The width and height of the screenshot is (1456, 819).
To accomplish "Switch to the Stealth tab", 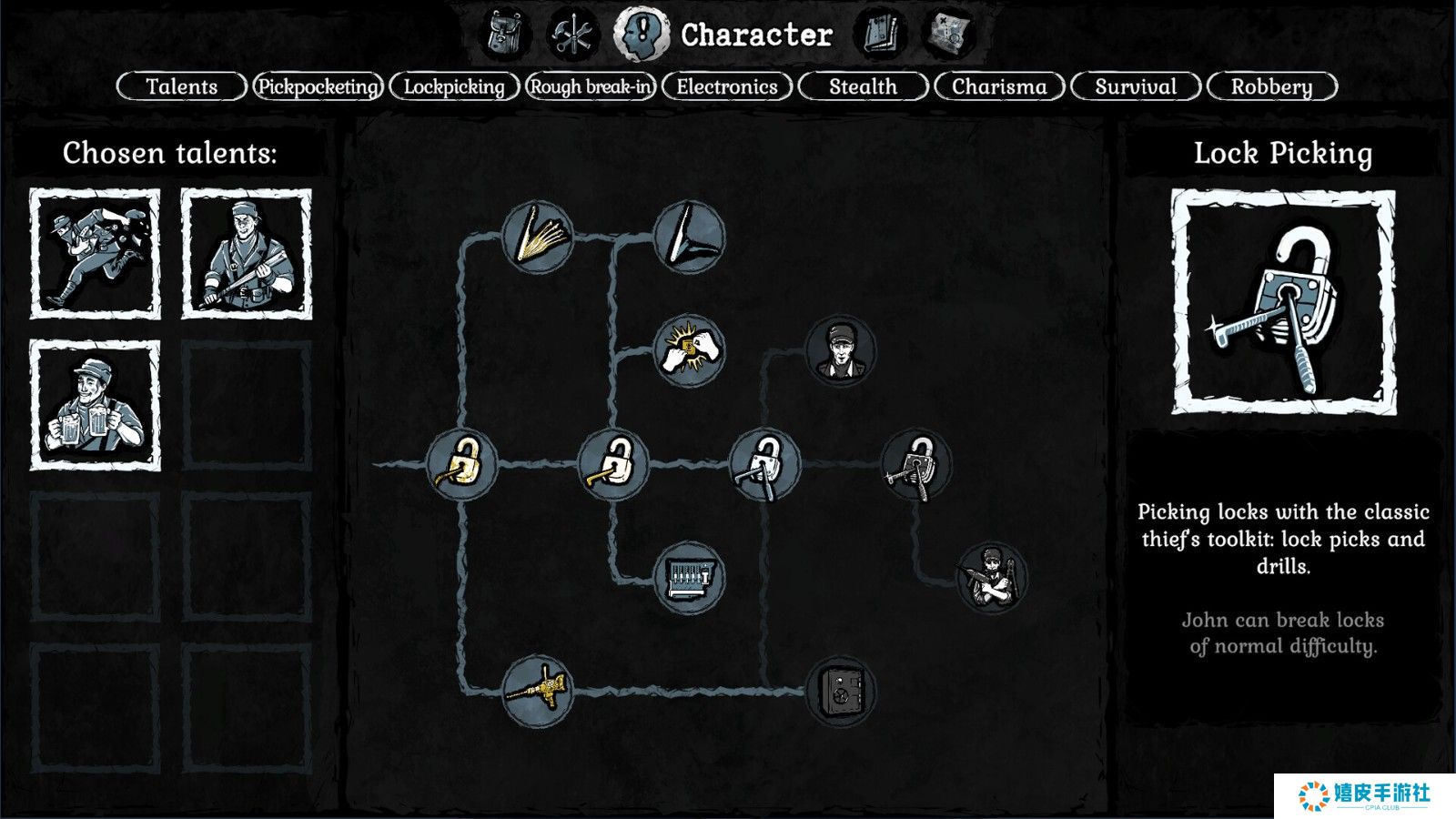I will pyautogui.click(x=863, y=86).
